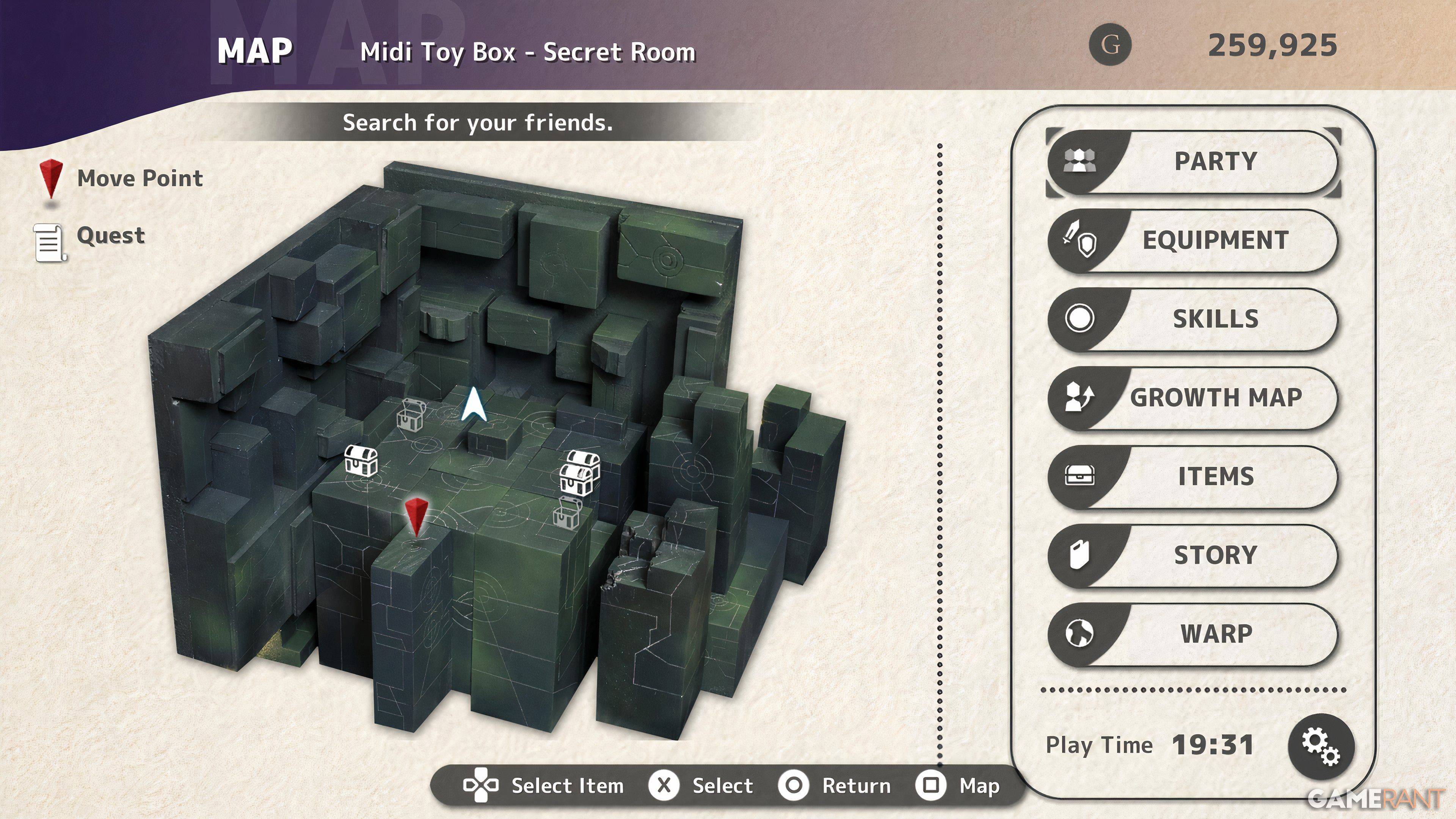The image size is (1456, 819).
Task: Open the GROWTH MAP screen
Action: pyautogui.click(x=1192, y=398)
